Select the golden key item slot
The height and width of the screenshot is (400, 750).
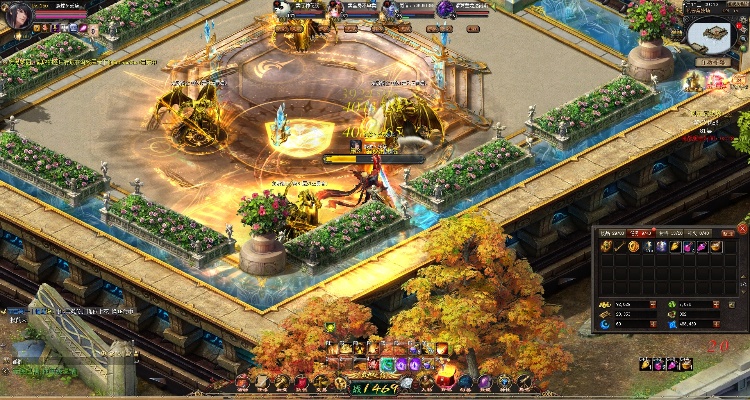[620, 247]
